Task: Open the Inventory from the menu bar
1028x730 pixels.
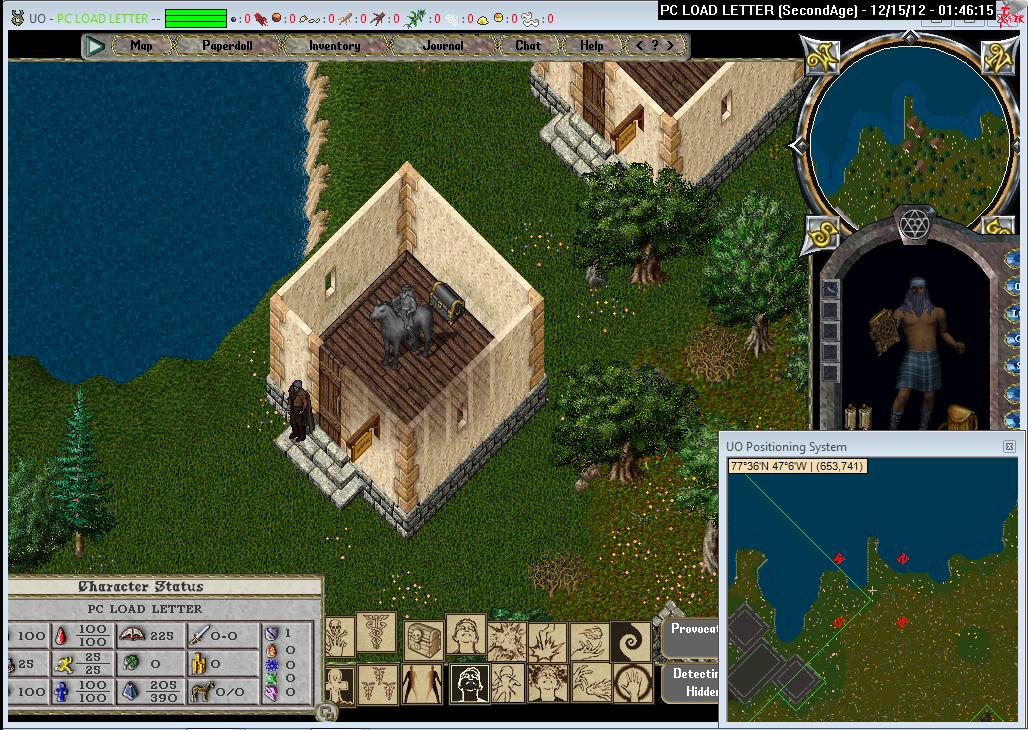Action: click(x=334, y=46)
